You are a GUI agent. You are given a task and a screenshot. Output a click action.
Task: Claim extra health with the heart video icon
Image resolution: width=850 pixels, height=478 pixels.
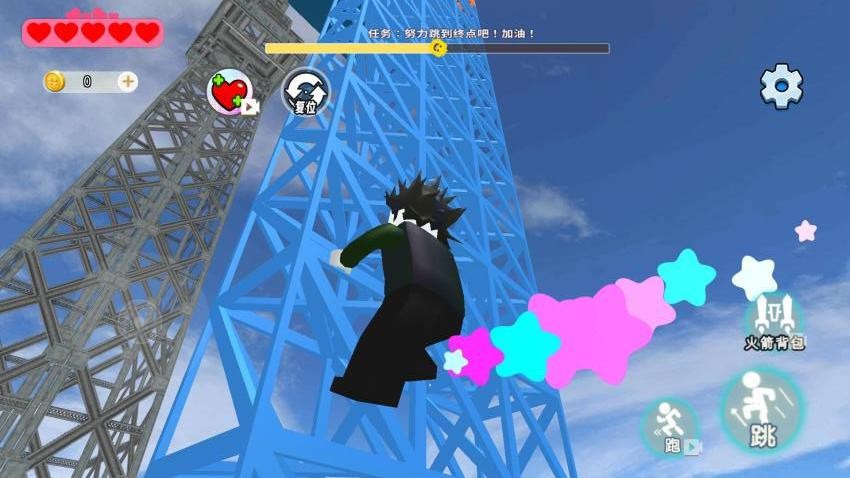[232, 93]
